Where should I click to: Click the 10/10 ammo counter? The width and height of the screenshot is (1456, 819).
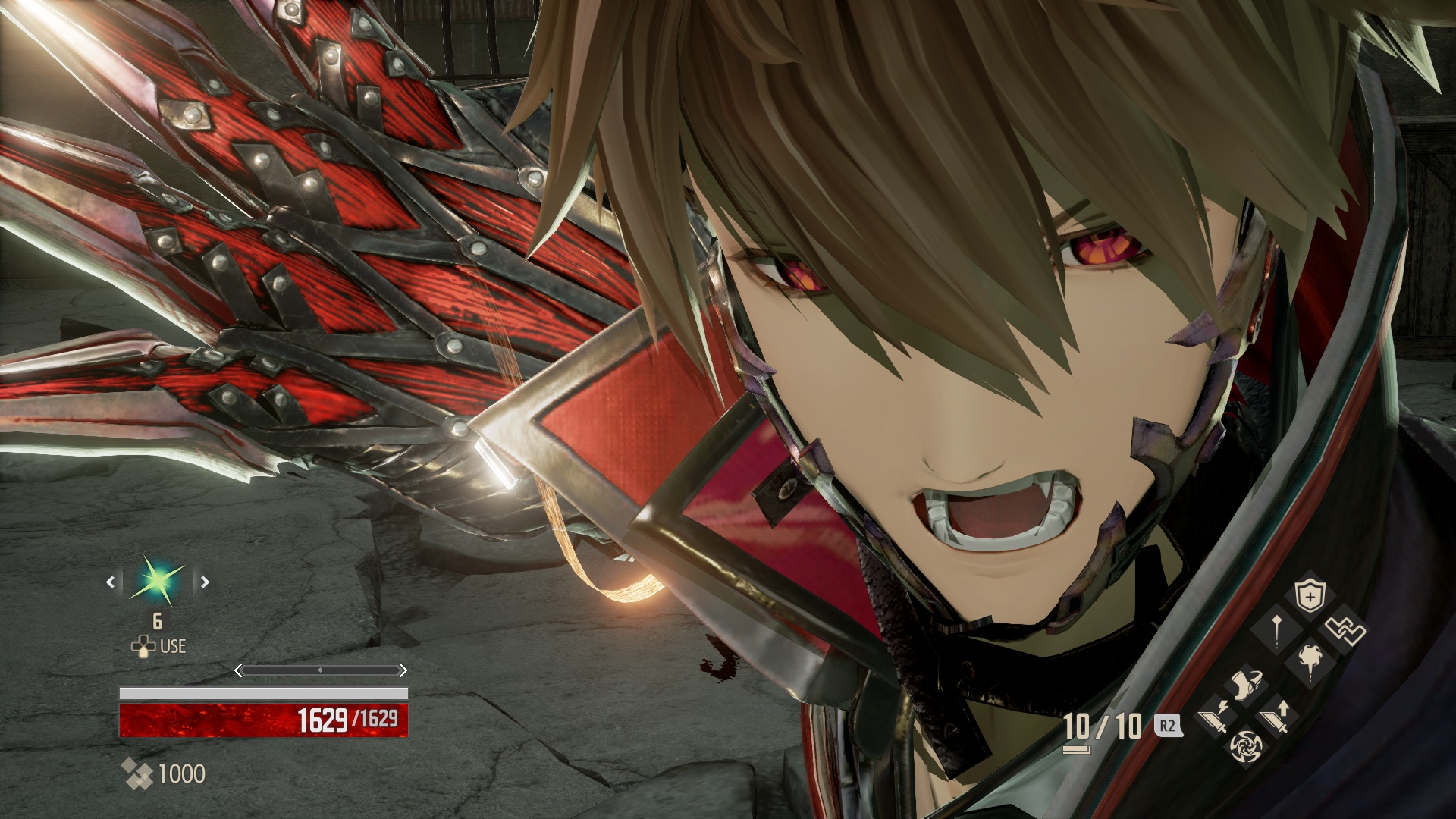[x=1103, y=724]
